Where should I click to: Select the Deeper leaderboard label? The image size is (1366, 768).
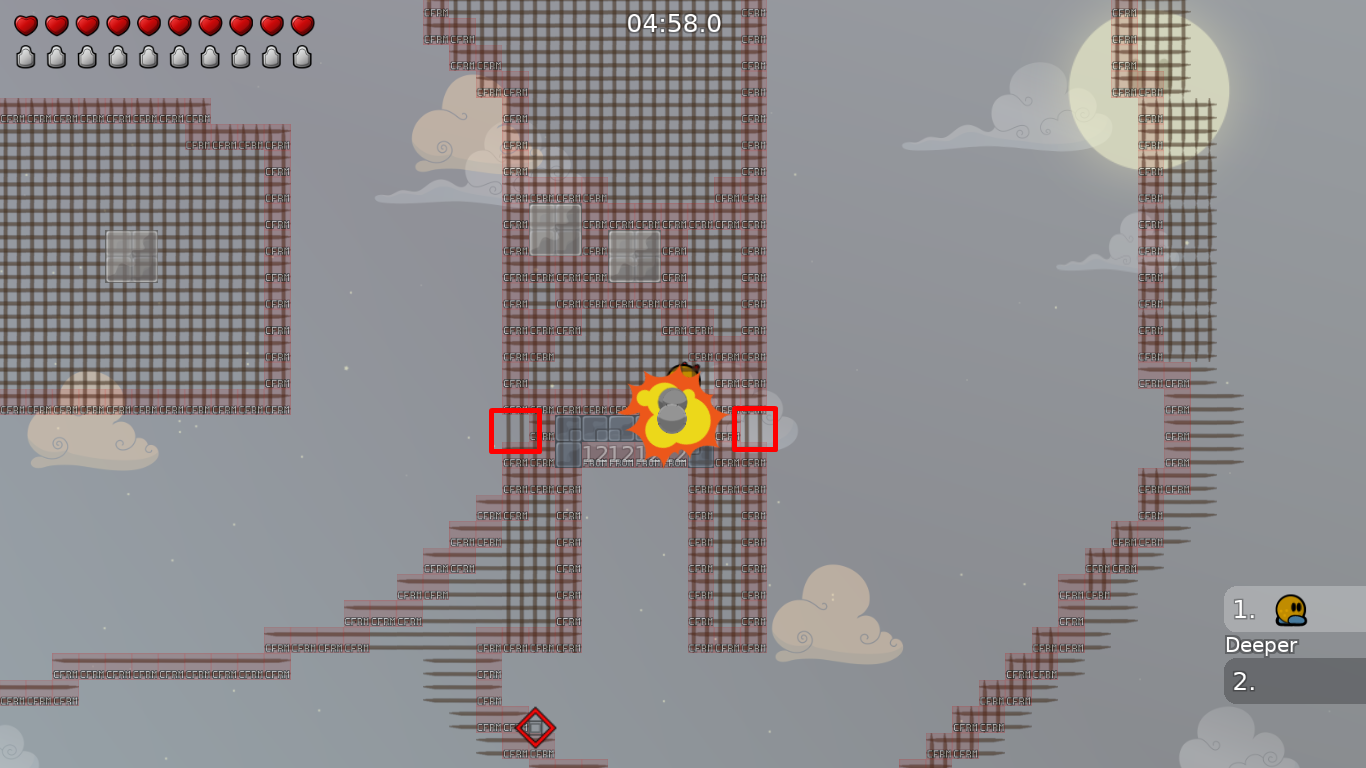click(1262, 645)
